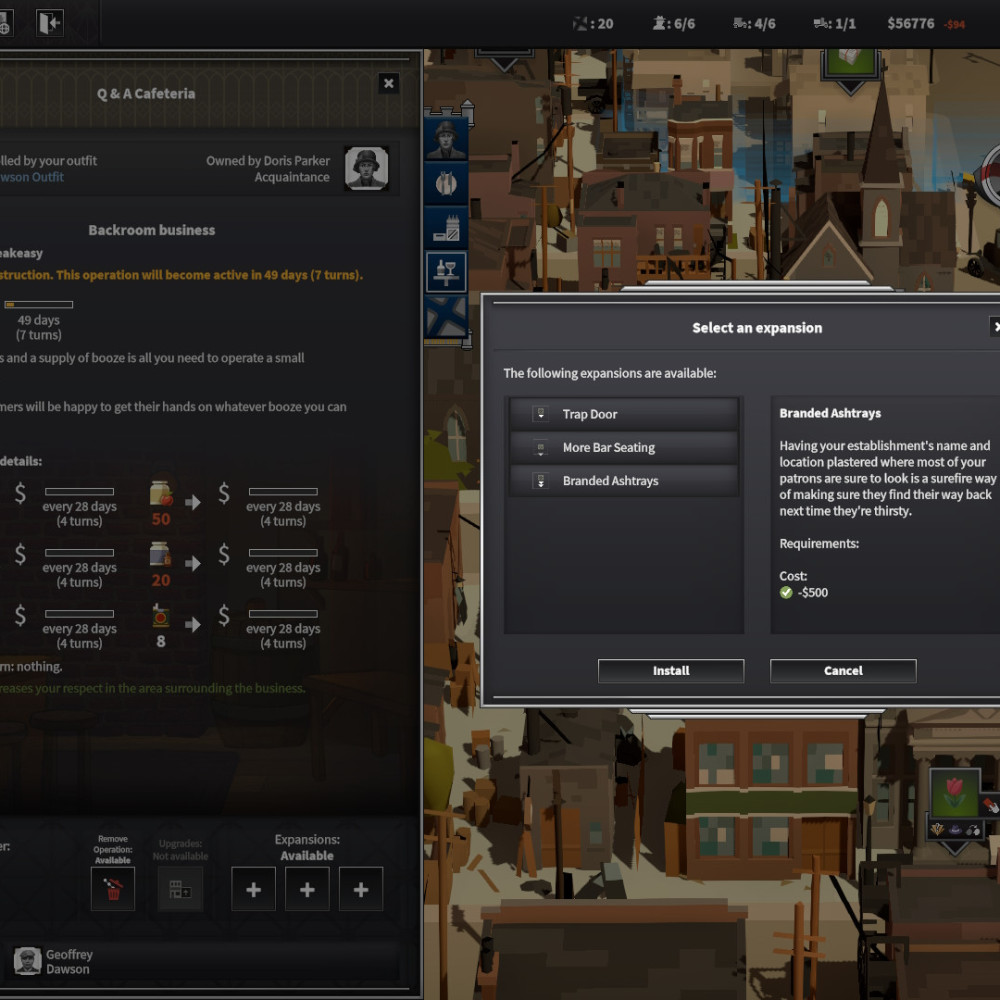Choose the More Bar Seating expansion

click(x=623, y=447)
